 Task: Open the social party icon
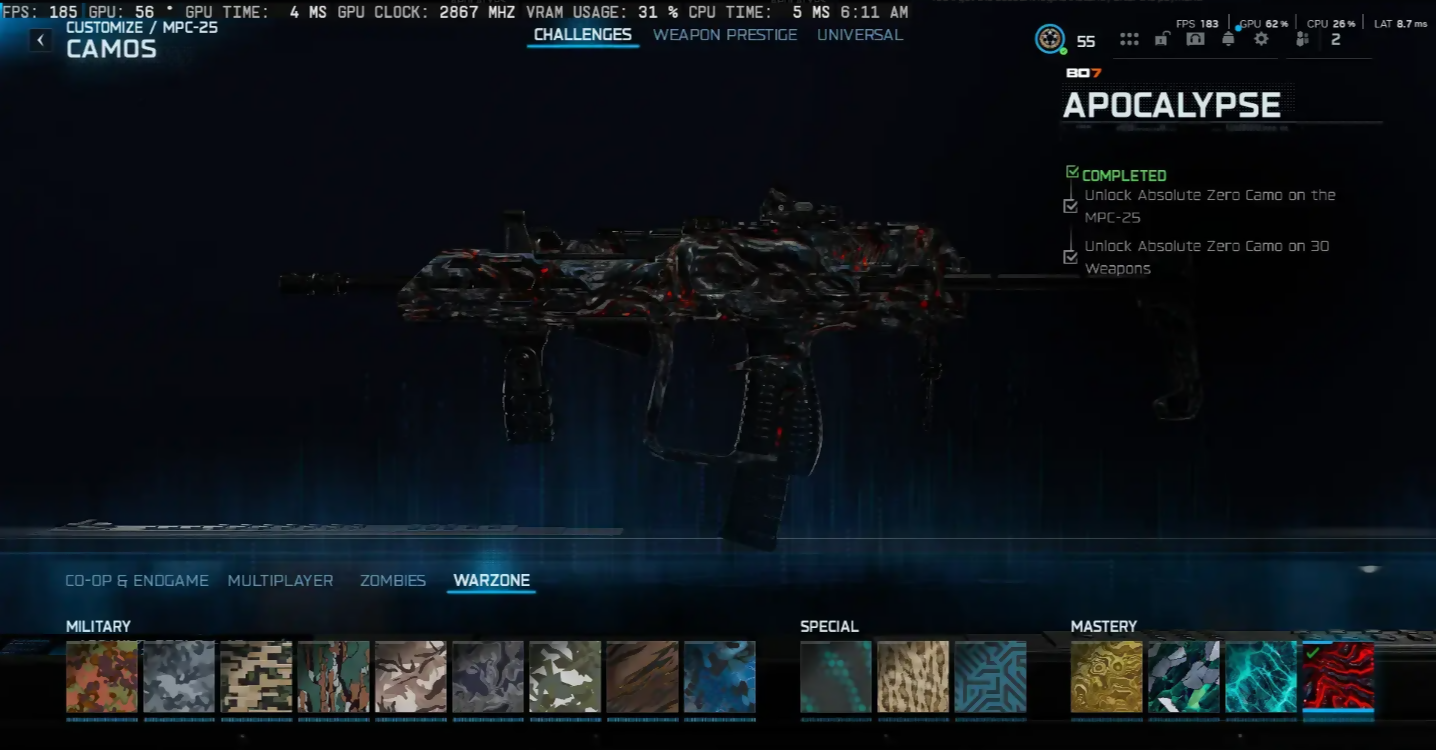pyautogui.click(x=1302, y=39)
